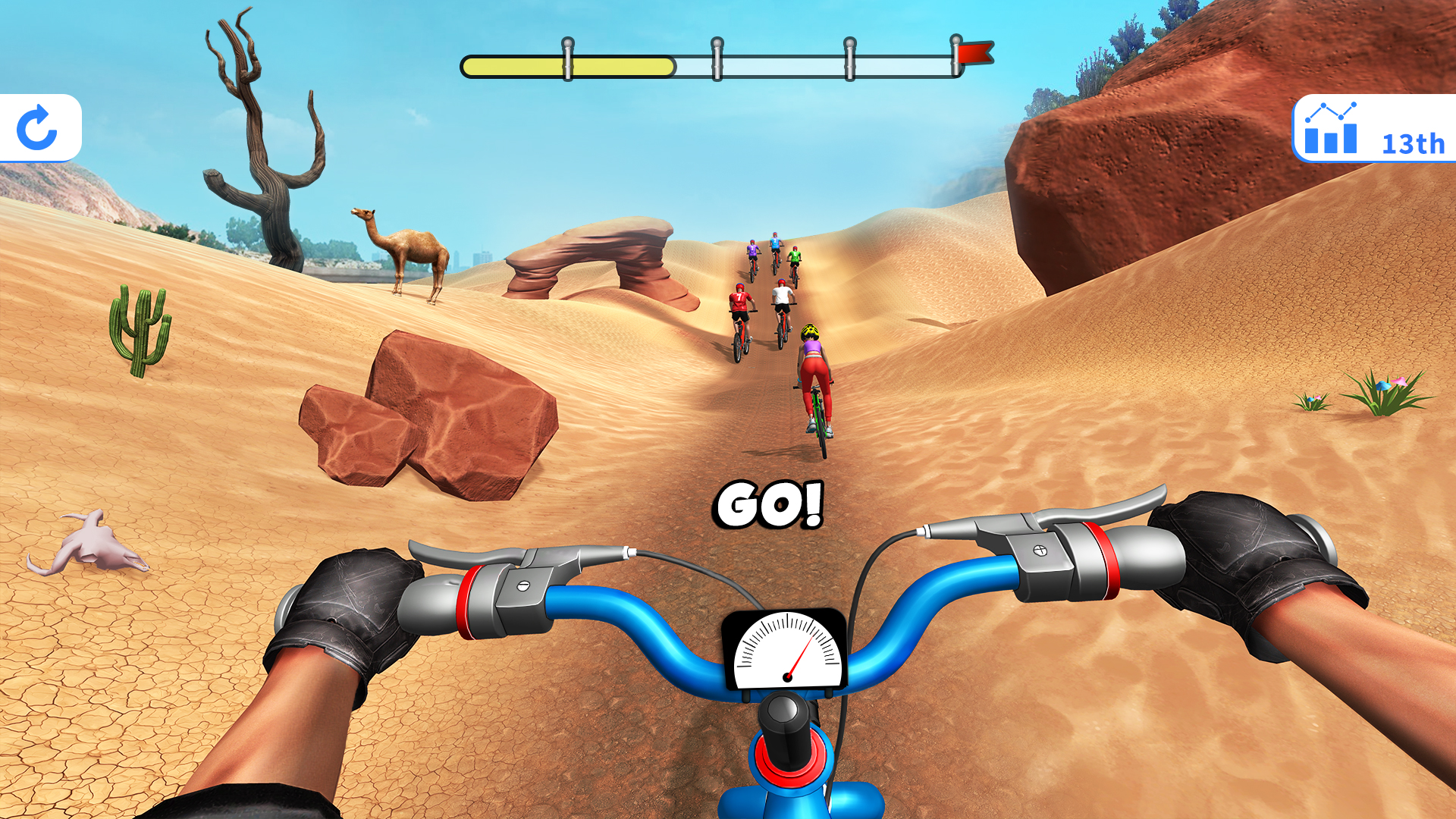The image size is (1456, 819).
Task: Tap the red finish flag marker
Action: tap(977, 53)
